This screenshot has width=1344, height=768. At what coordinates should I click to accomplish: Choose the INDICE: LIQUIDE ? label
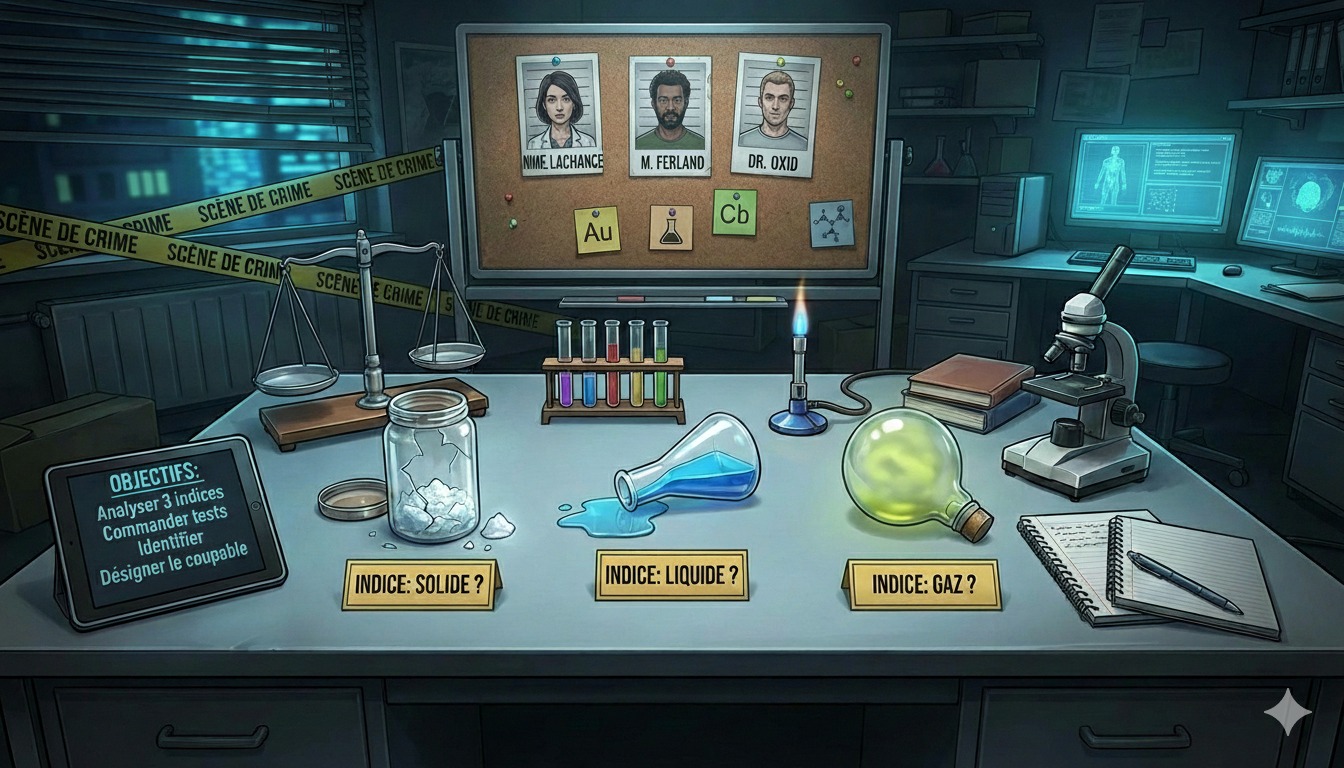[672, 574]
